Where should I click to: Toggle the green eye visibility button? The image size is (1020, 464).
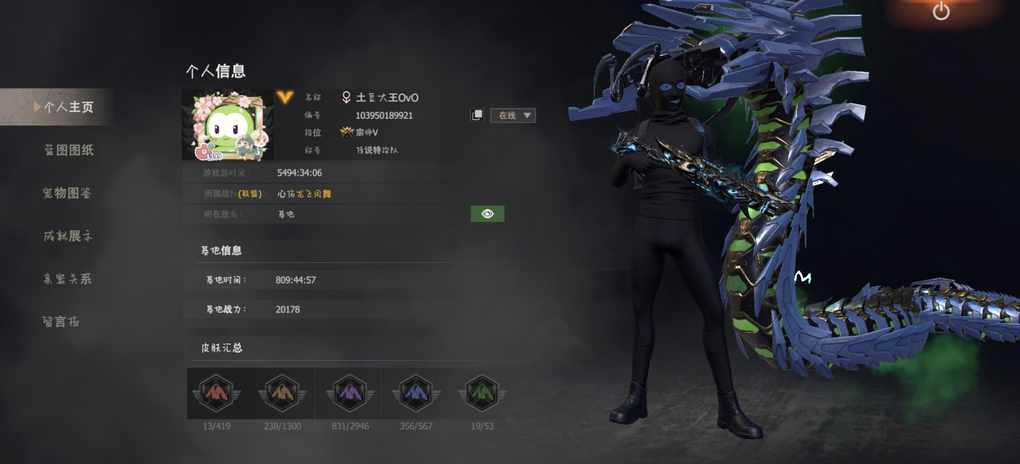click(487, 214)
